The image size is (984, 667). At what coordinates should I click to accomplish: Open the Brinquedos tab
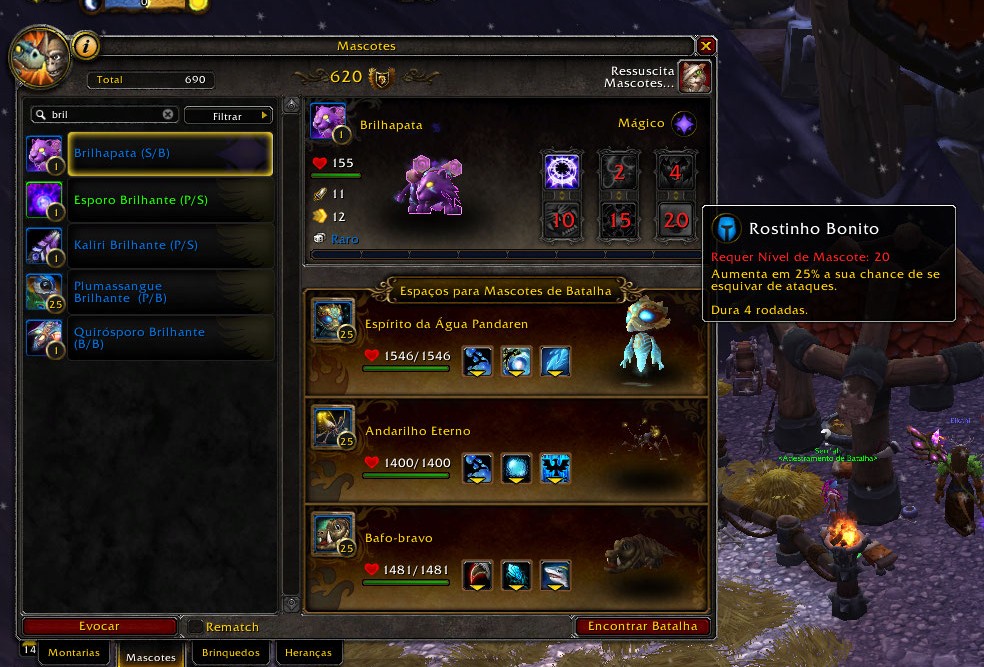pos(230,653)
